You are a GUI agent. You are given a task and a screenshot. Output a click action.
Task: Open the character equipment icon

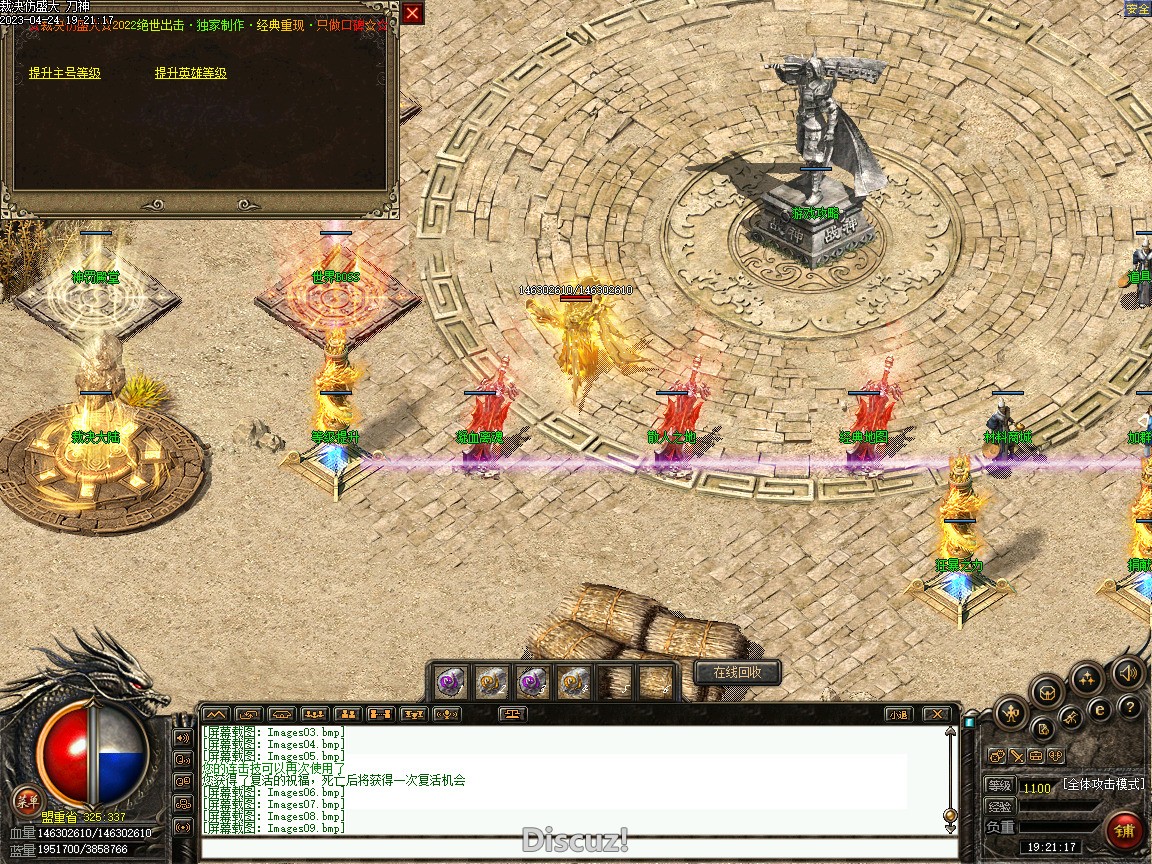(x=1012, y=714)
